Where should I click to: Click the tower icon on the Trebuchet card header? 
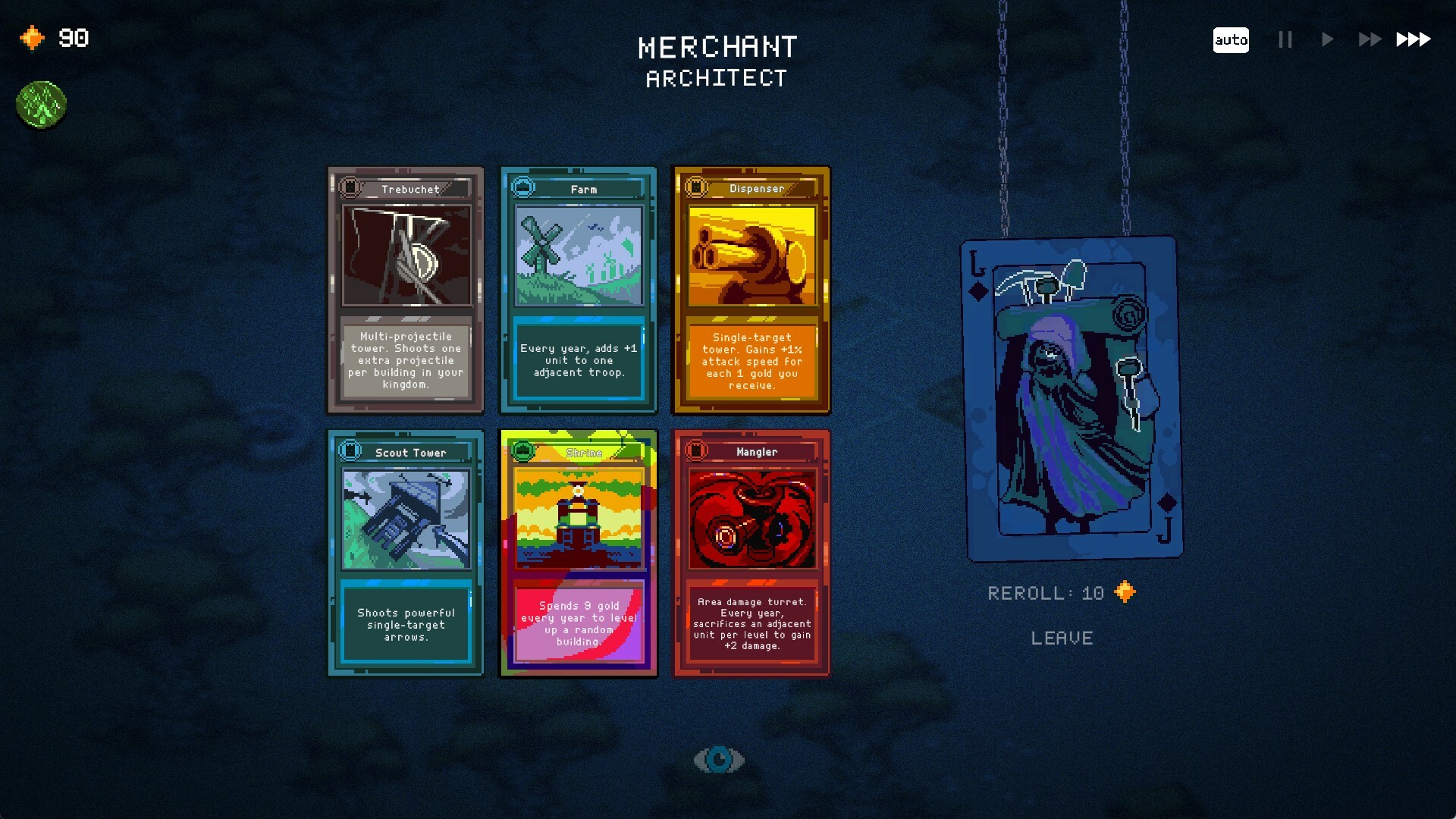point(350,188)
